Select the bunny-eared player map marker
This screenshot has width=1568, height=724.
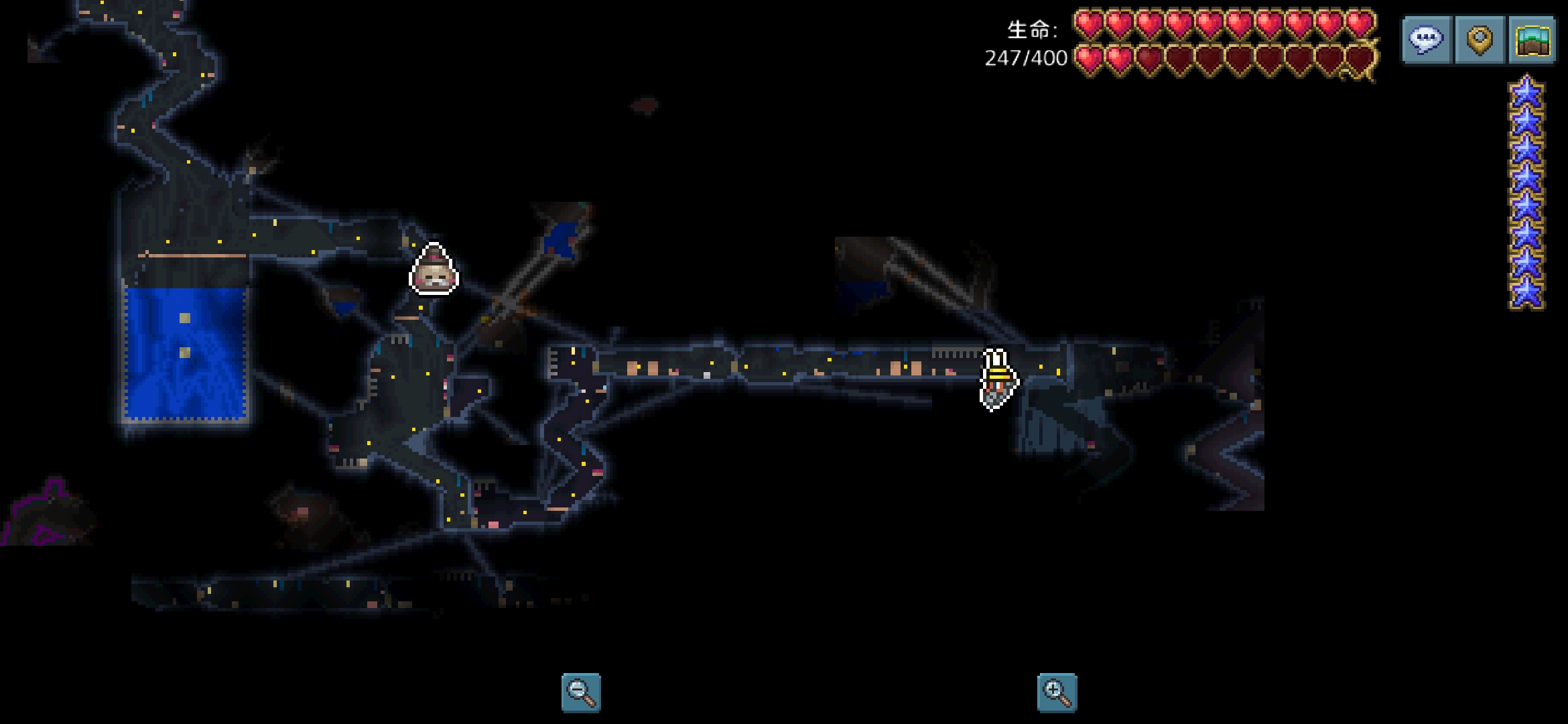point(998,379)
